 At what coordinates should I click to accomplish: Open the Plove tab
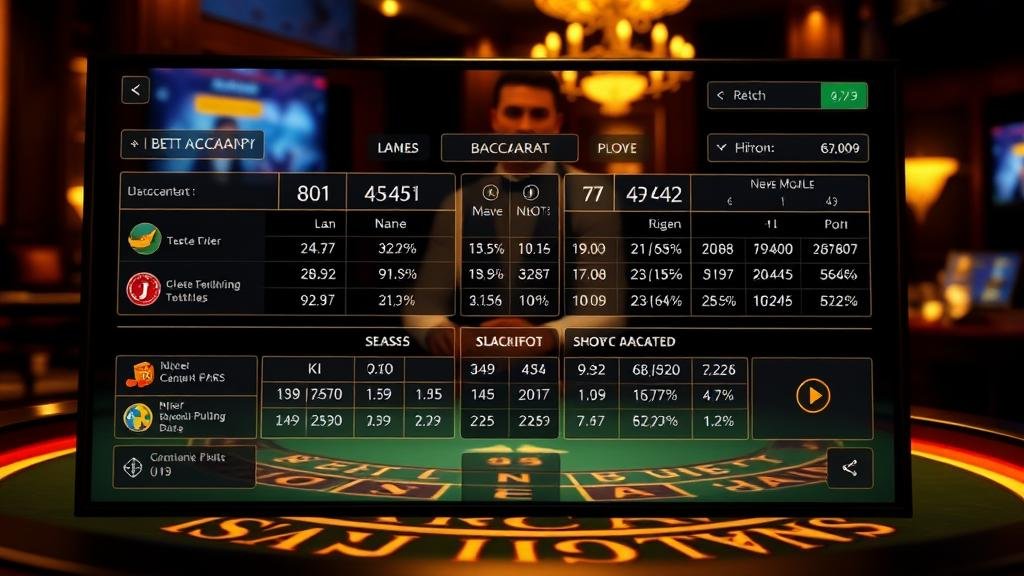(x=617, y=148)
